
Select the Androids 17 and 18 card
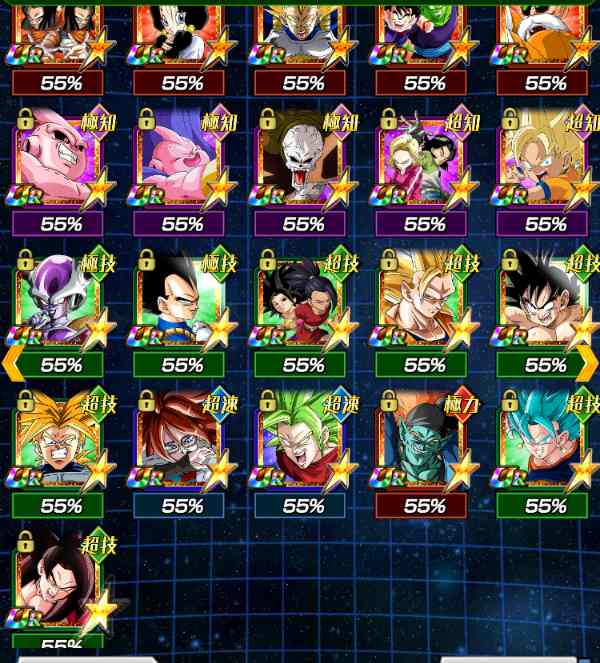coord(424,160)
